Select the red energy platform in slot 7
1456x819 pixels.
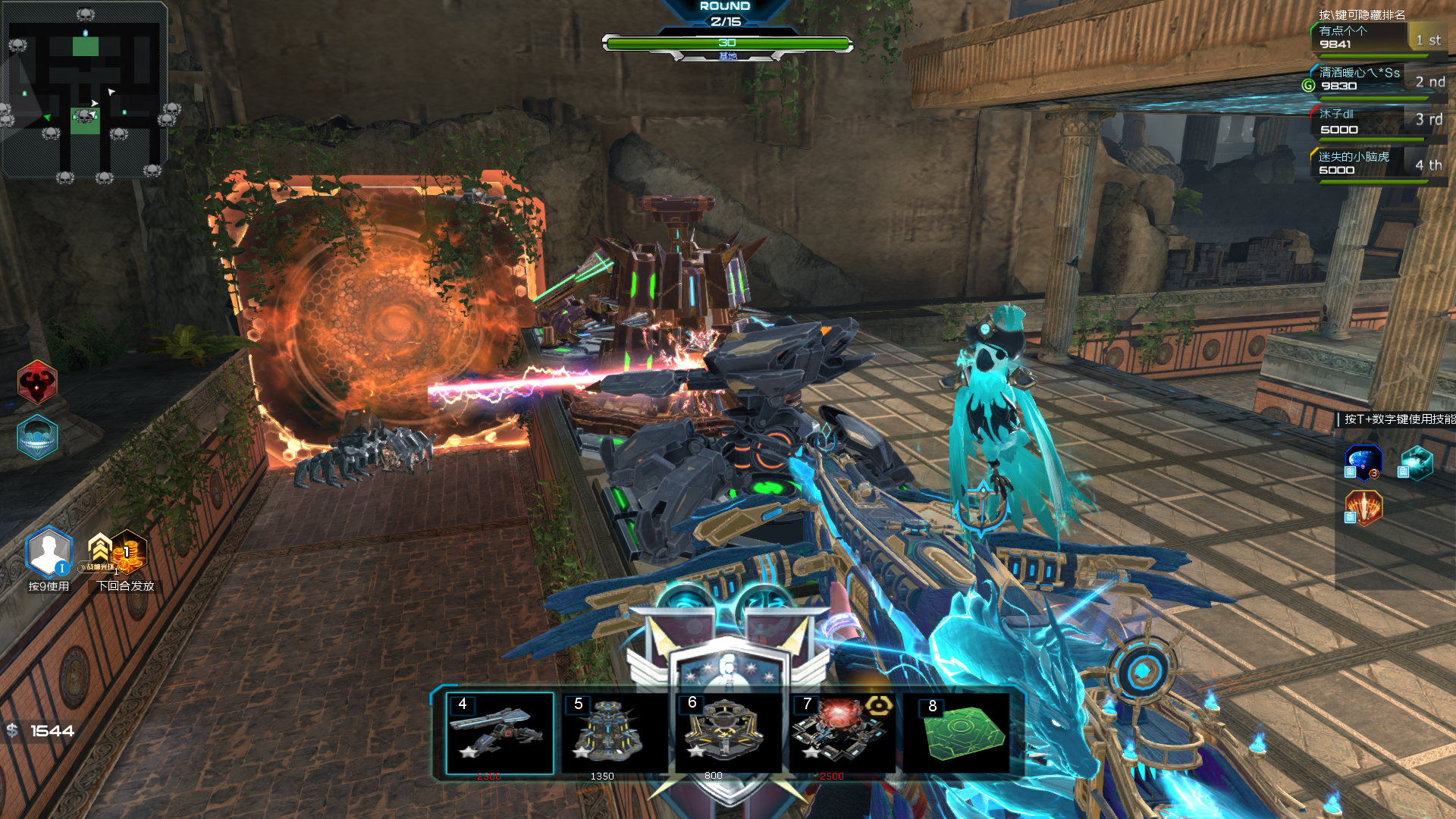tap(840, 733)
